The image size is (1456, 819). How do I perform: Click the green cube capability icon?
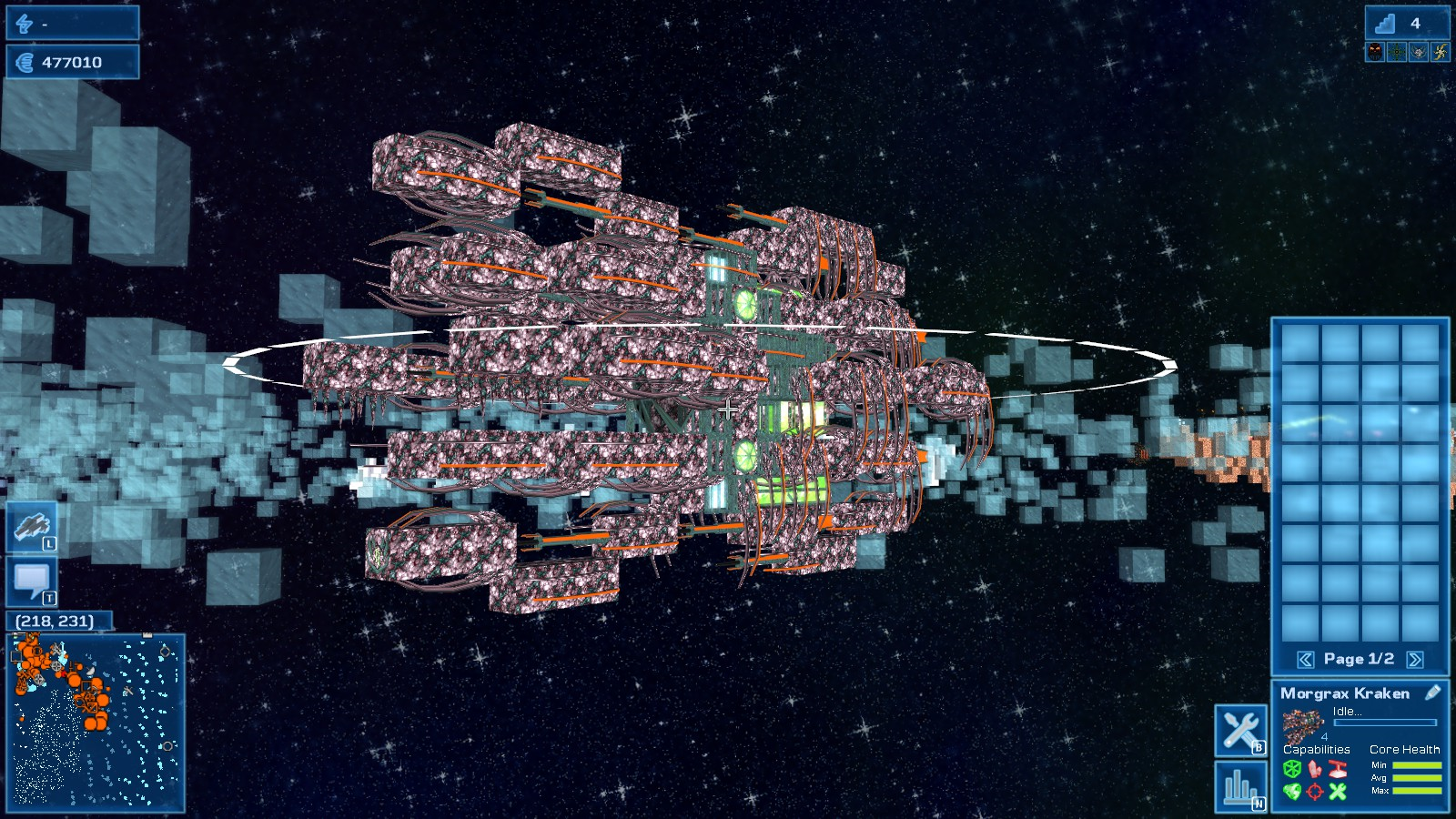point(1291,769)
